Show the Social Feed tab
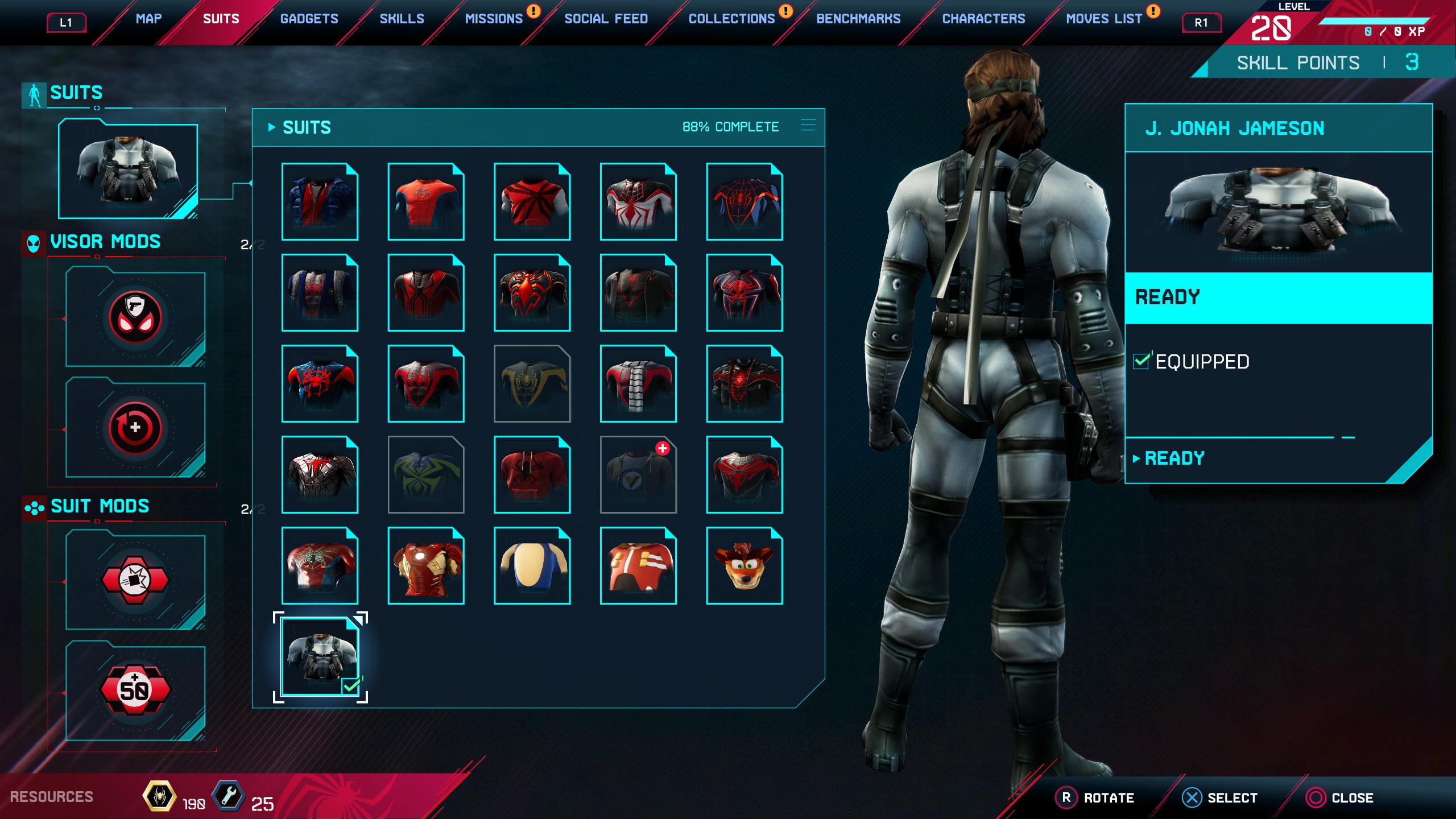 (x=606, y=19)
